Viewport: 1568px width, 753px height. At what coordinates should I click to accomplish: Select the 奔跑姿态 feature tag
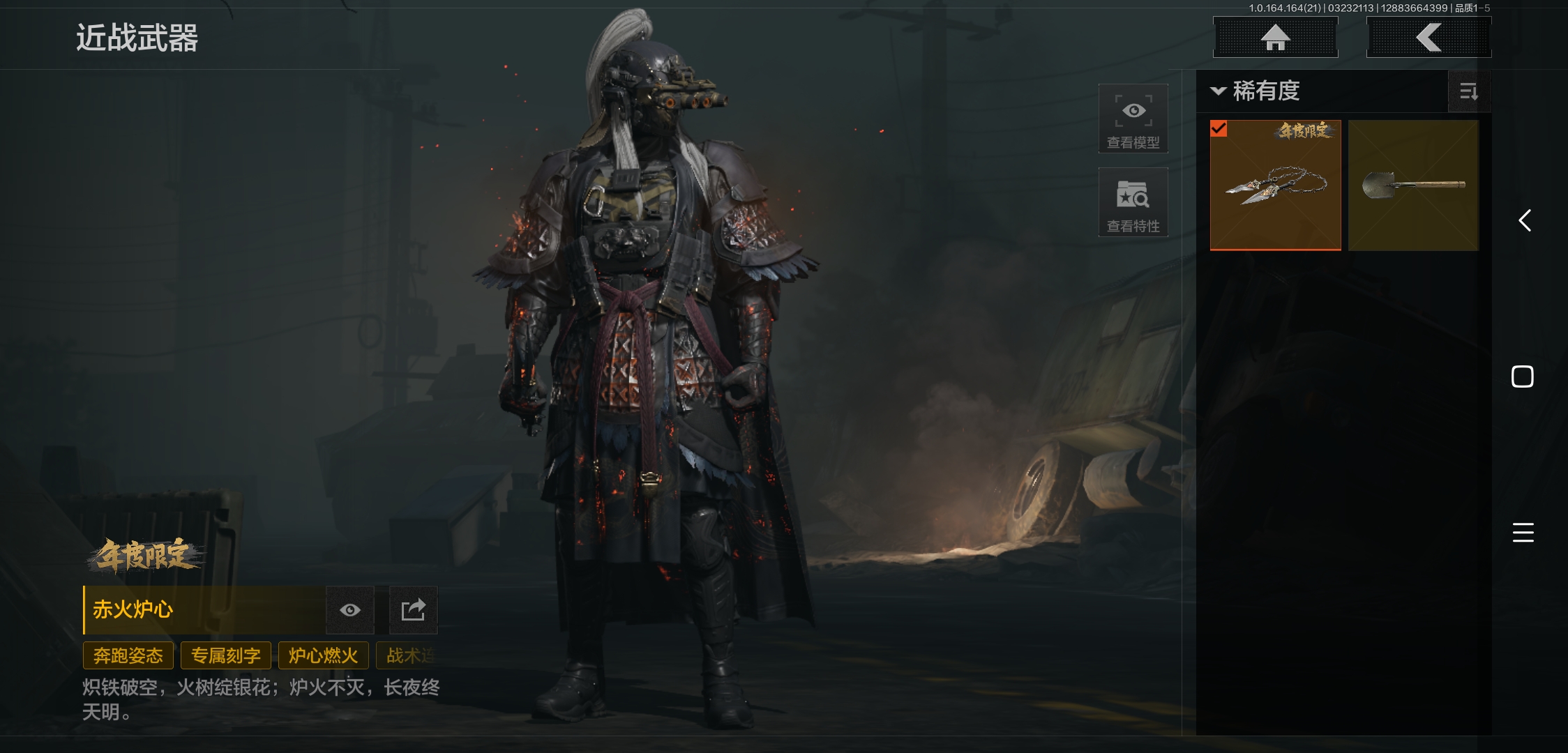click(128, 655)
